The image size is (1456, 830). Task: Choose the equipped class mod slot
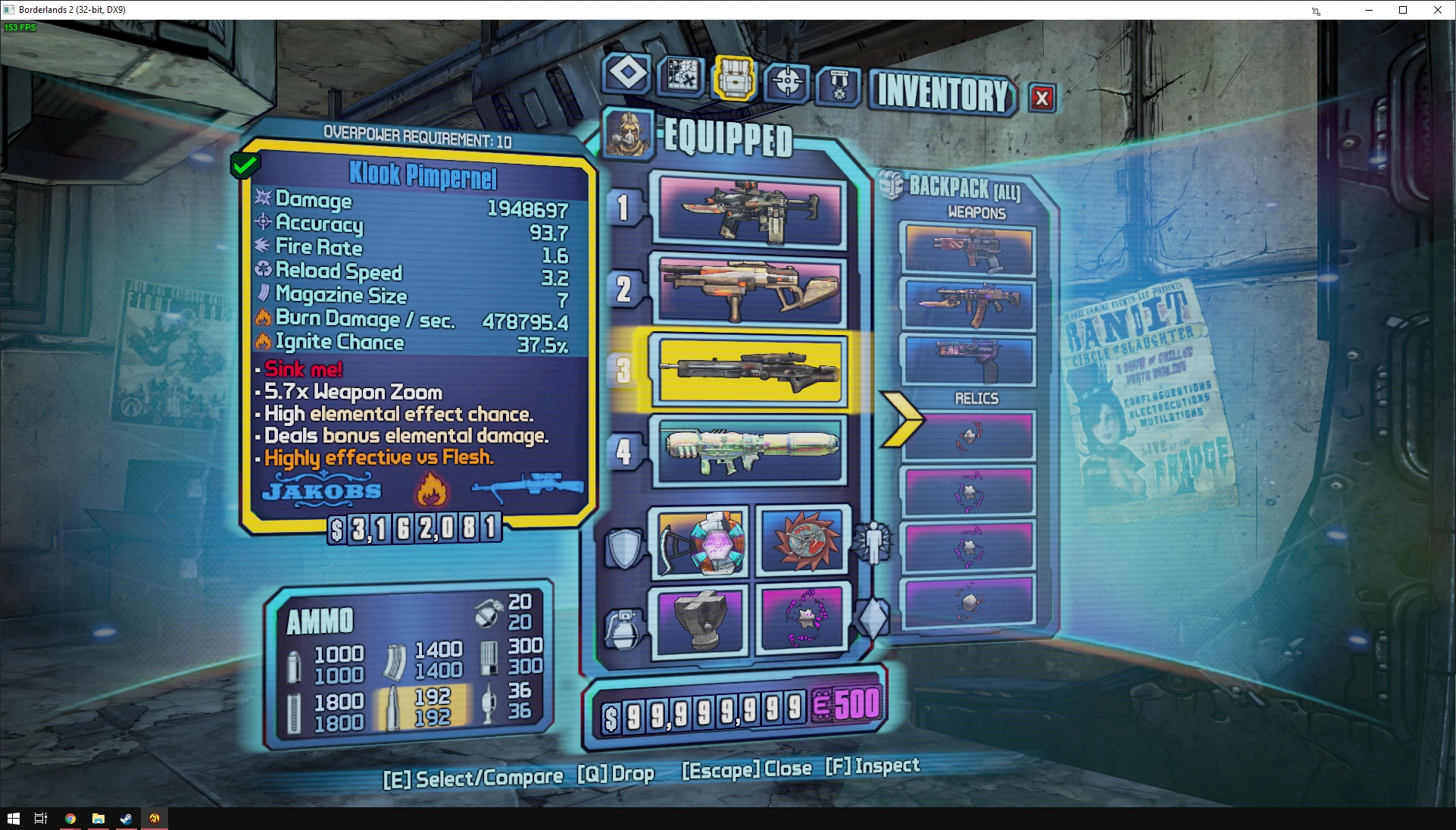[x=803, y=540]
